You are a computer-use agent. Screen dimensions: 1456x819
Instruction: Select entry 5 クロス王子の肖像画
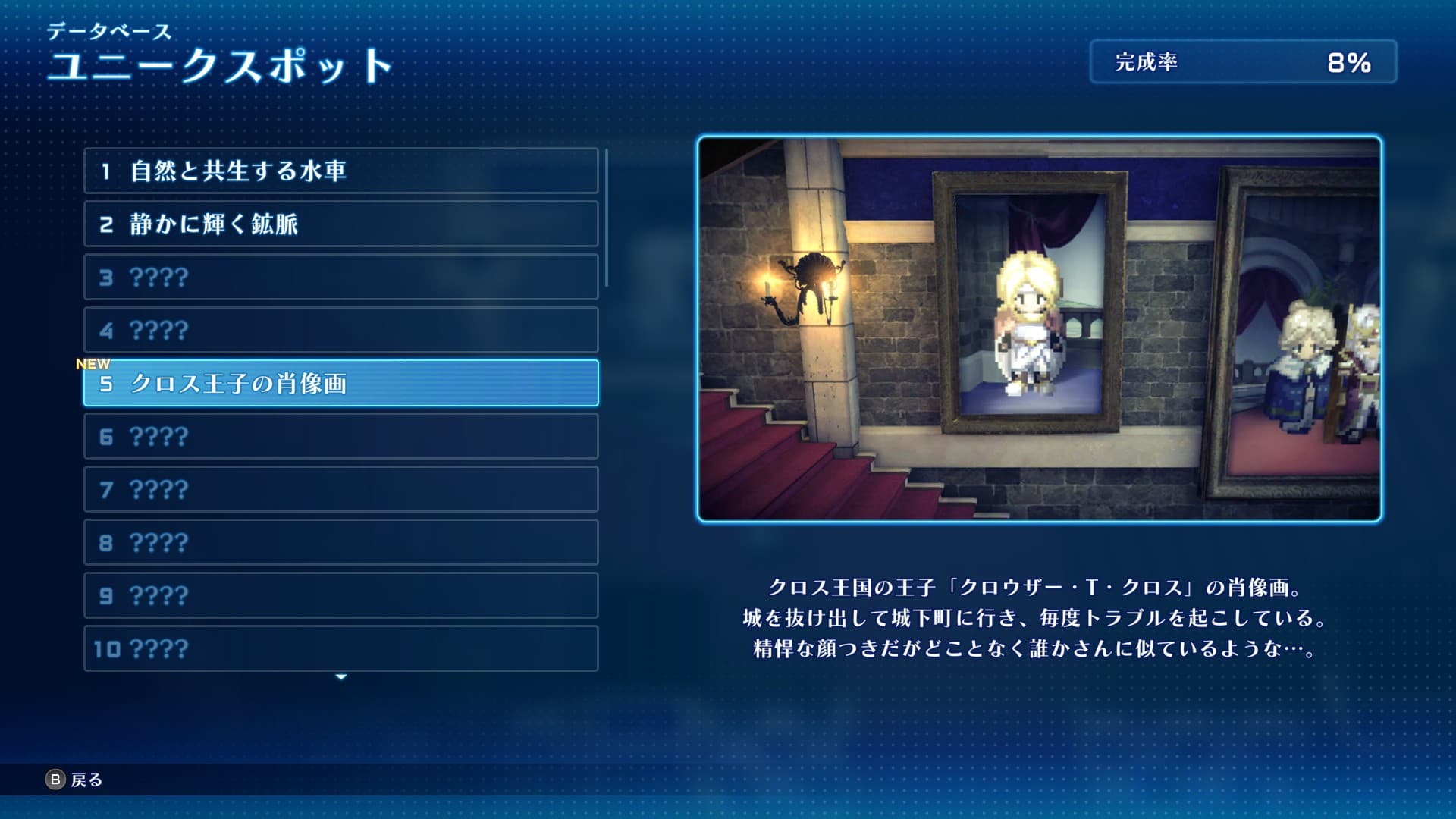pos(340,383)
